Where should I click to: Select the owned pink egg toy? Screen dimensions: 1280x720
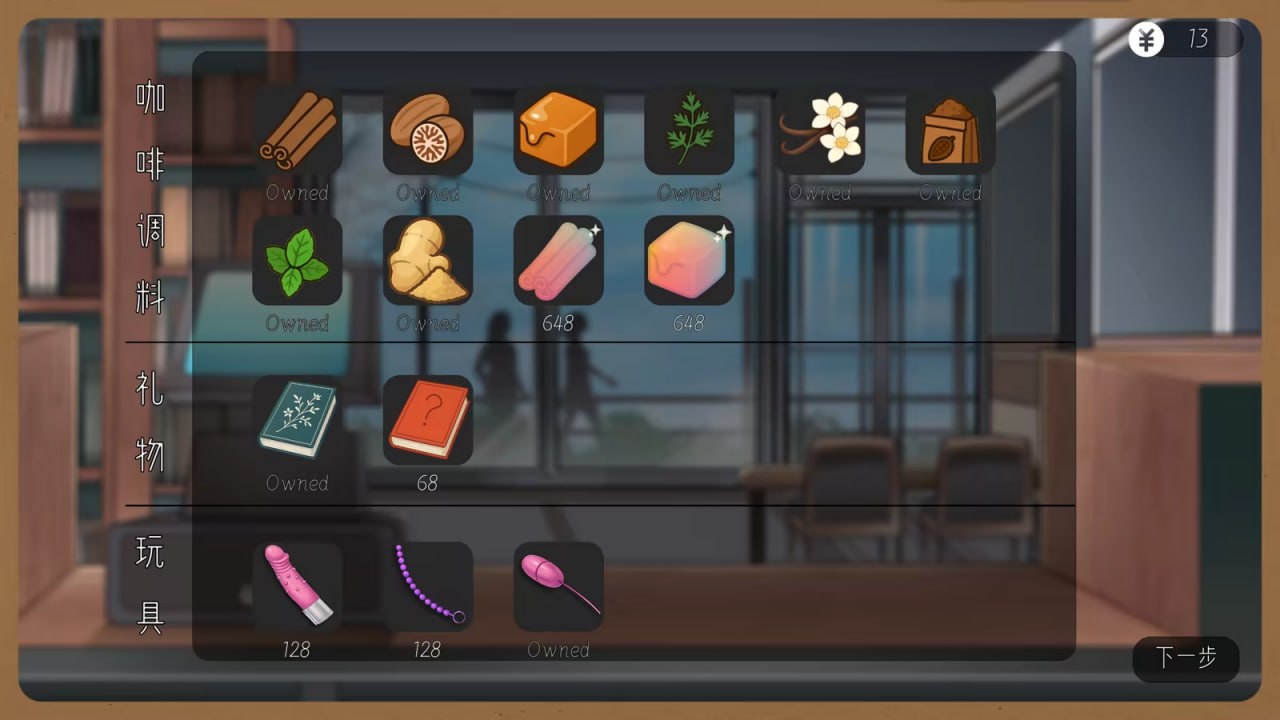[558, 587]
